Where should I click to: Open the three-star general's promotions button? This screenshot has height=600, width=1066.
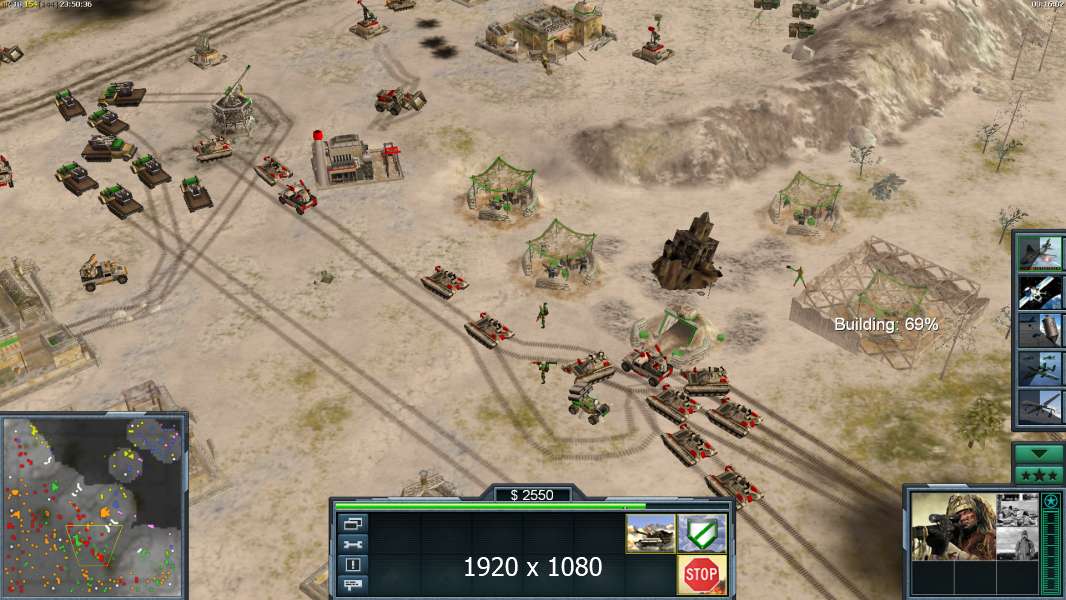pos(1039,474)
